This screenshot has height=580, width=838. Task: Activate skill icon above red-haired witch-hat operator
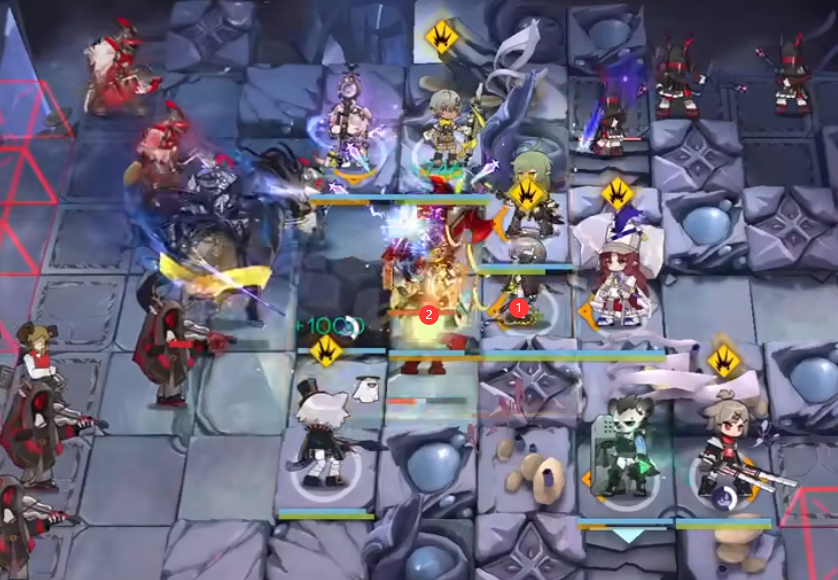coord(619,192)
